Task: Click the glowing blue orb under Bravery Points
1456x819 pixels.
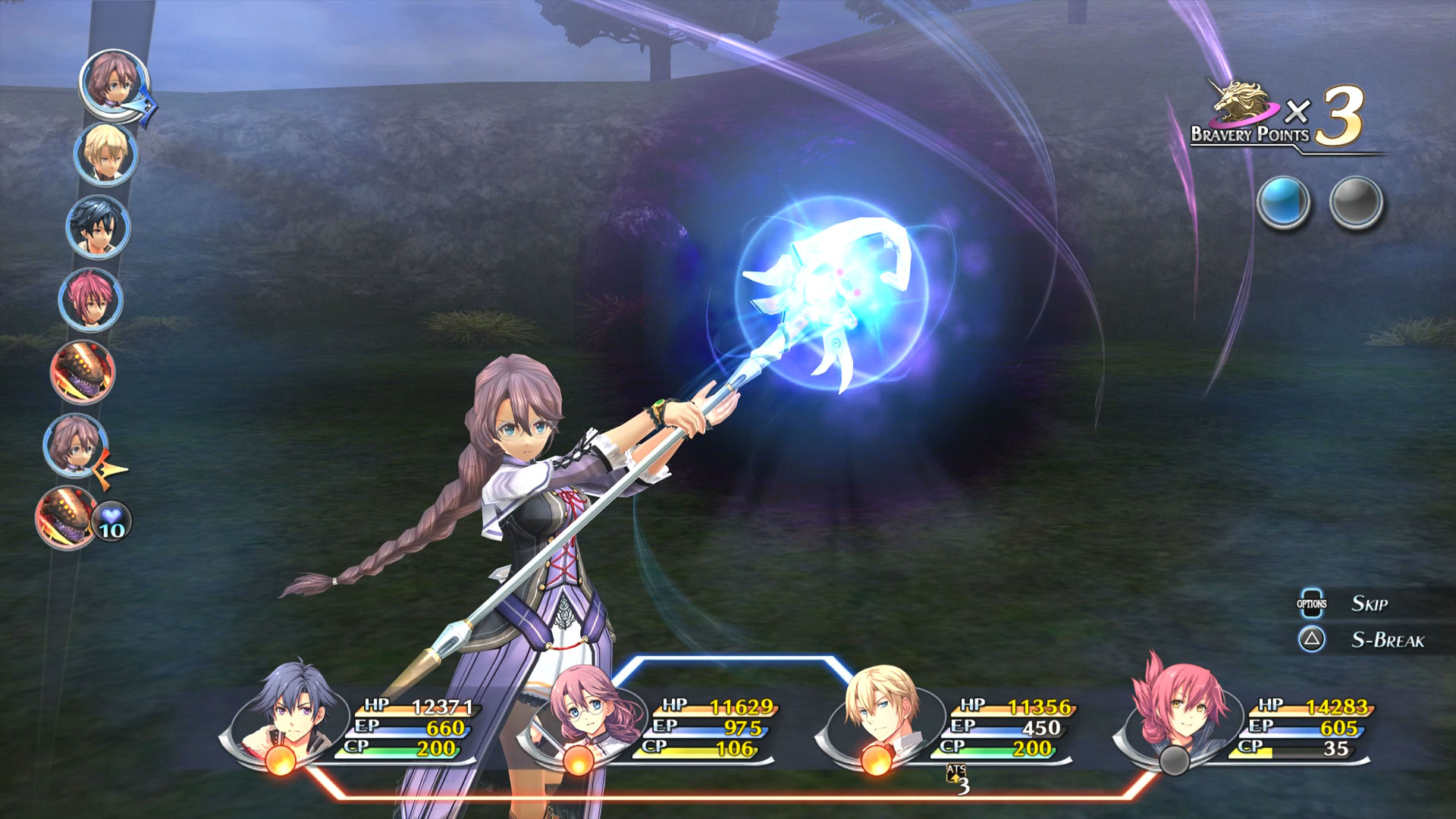Action: pos(1283,202)
